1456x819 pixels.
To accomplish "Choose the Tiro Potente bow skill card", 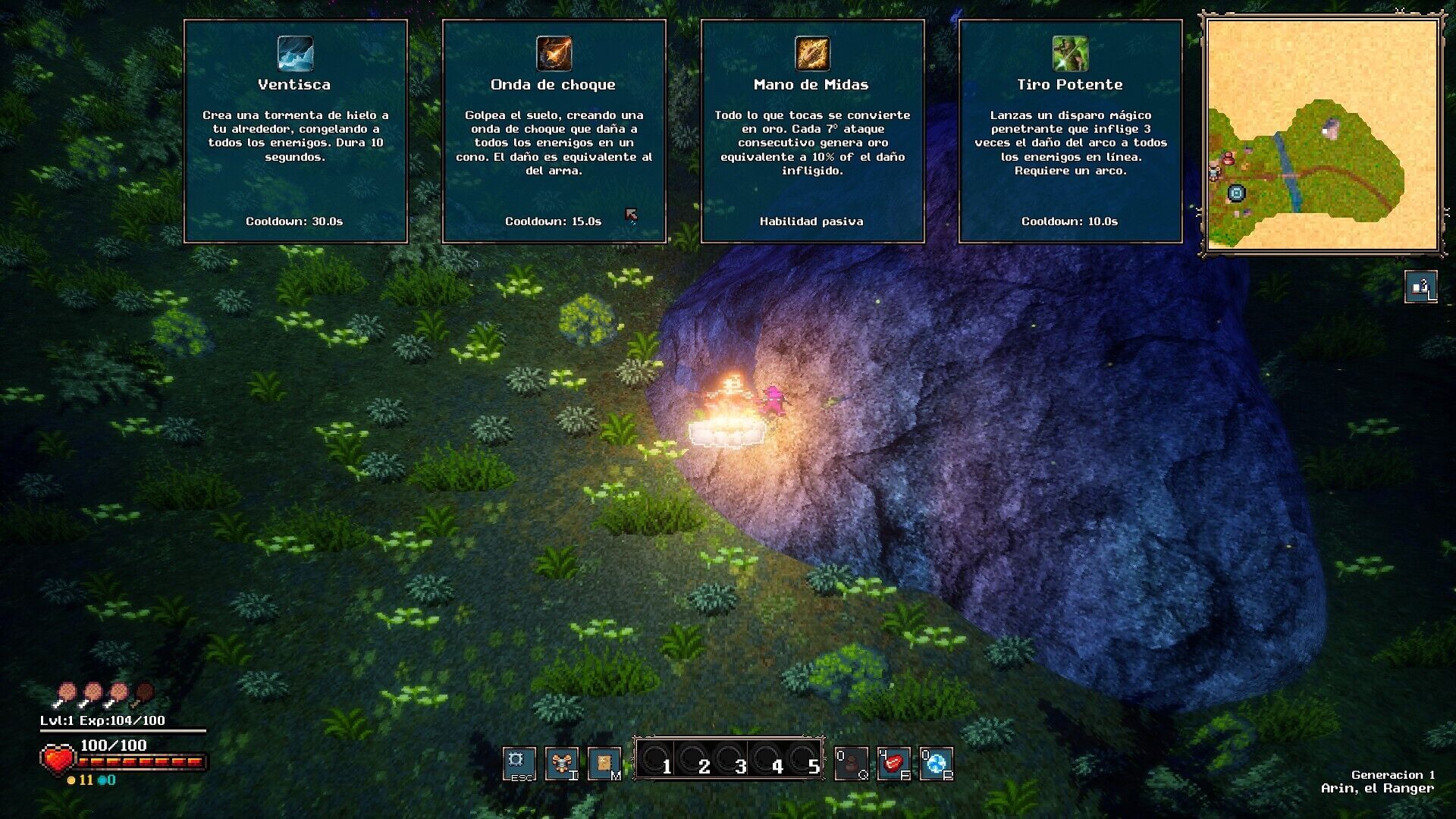I will point(1070,131).
